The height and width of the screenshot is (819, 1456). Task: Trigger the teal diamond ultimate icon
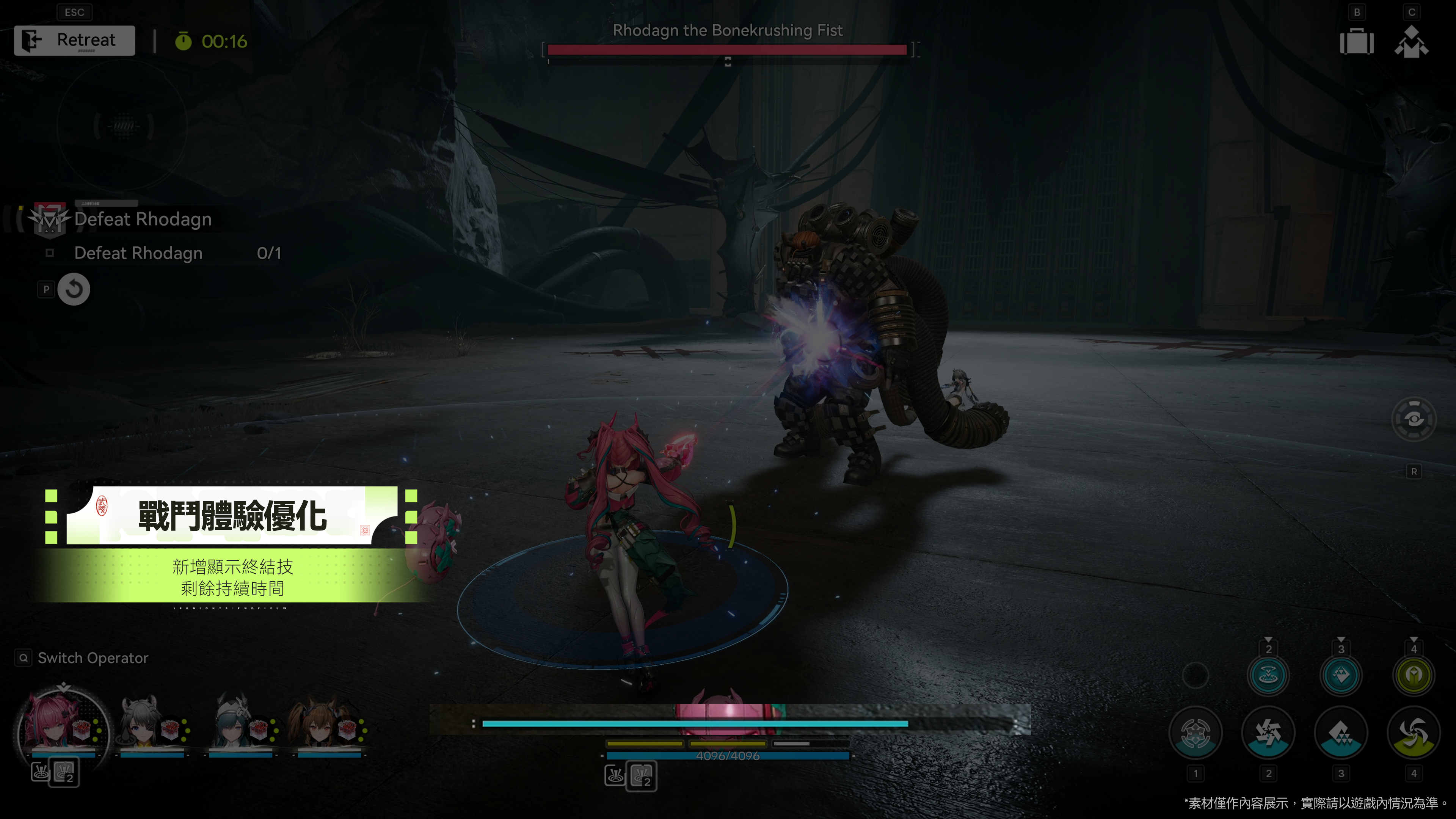click(x=1341, y=675)
